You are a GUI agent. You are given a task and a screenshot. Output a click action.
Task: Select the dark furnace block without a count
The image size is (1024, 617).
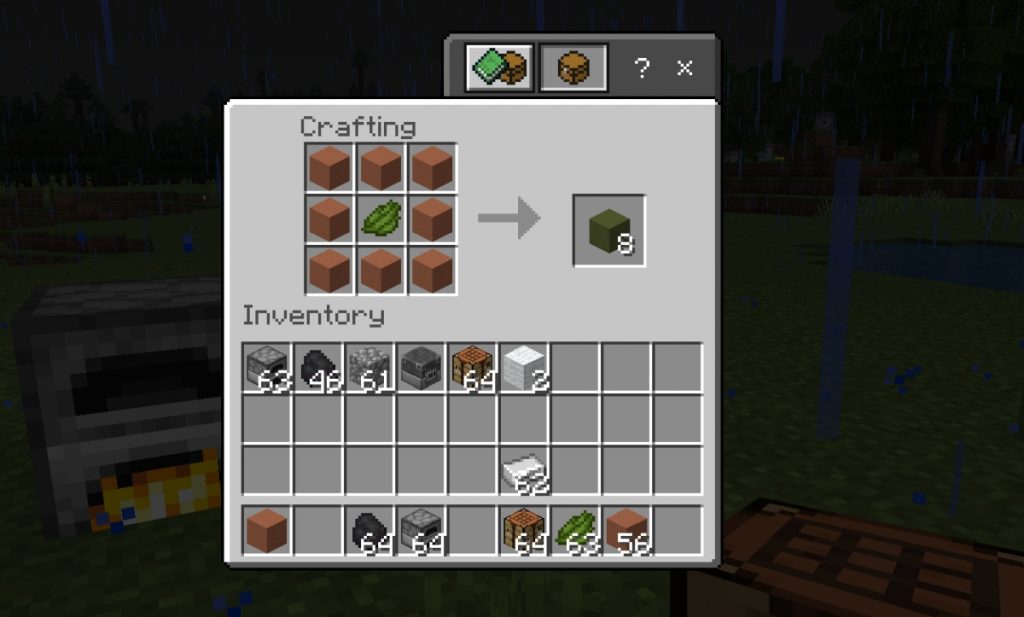[420, 368]
